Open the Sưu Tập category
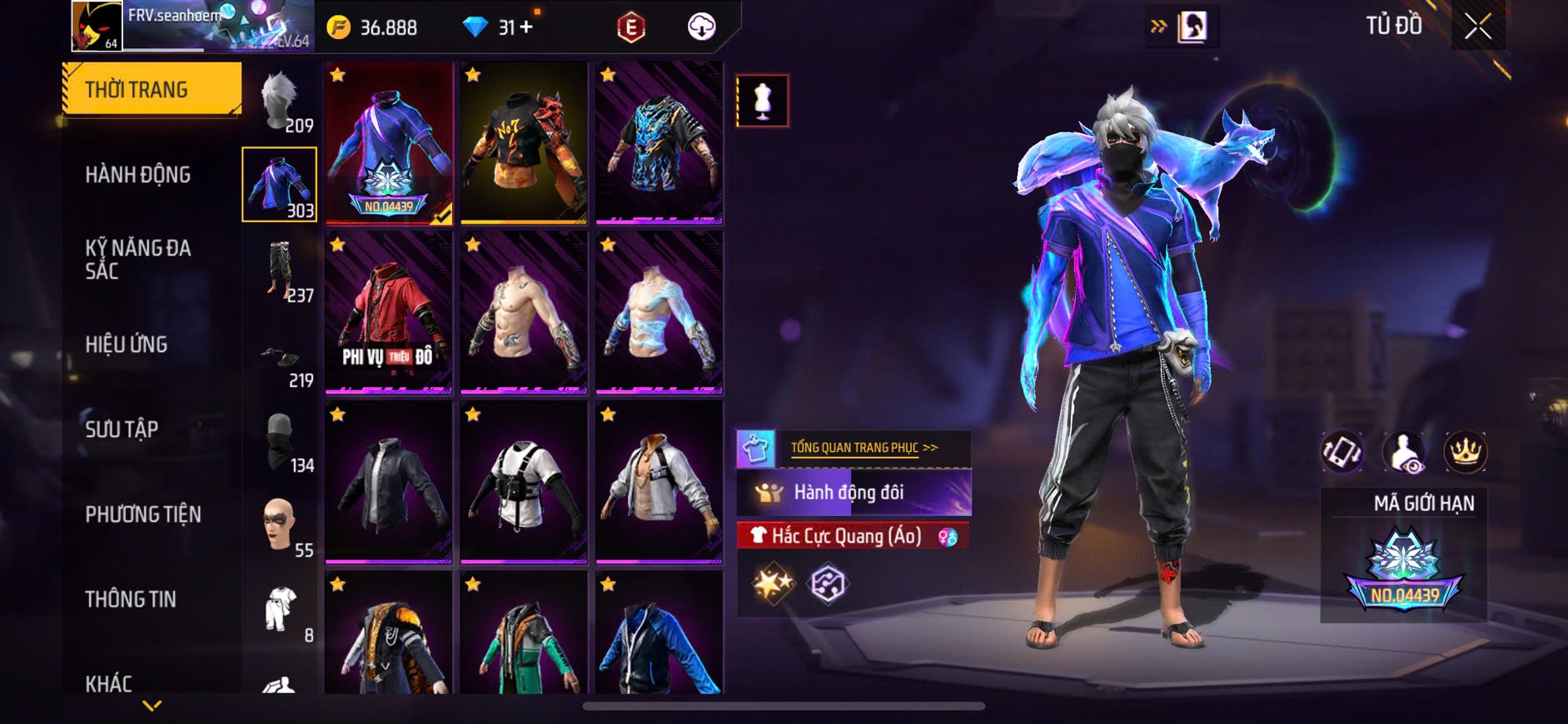The width and height of the screenshot is (1568, 724). click(122, 429)
